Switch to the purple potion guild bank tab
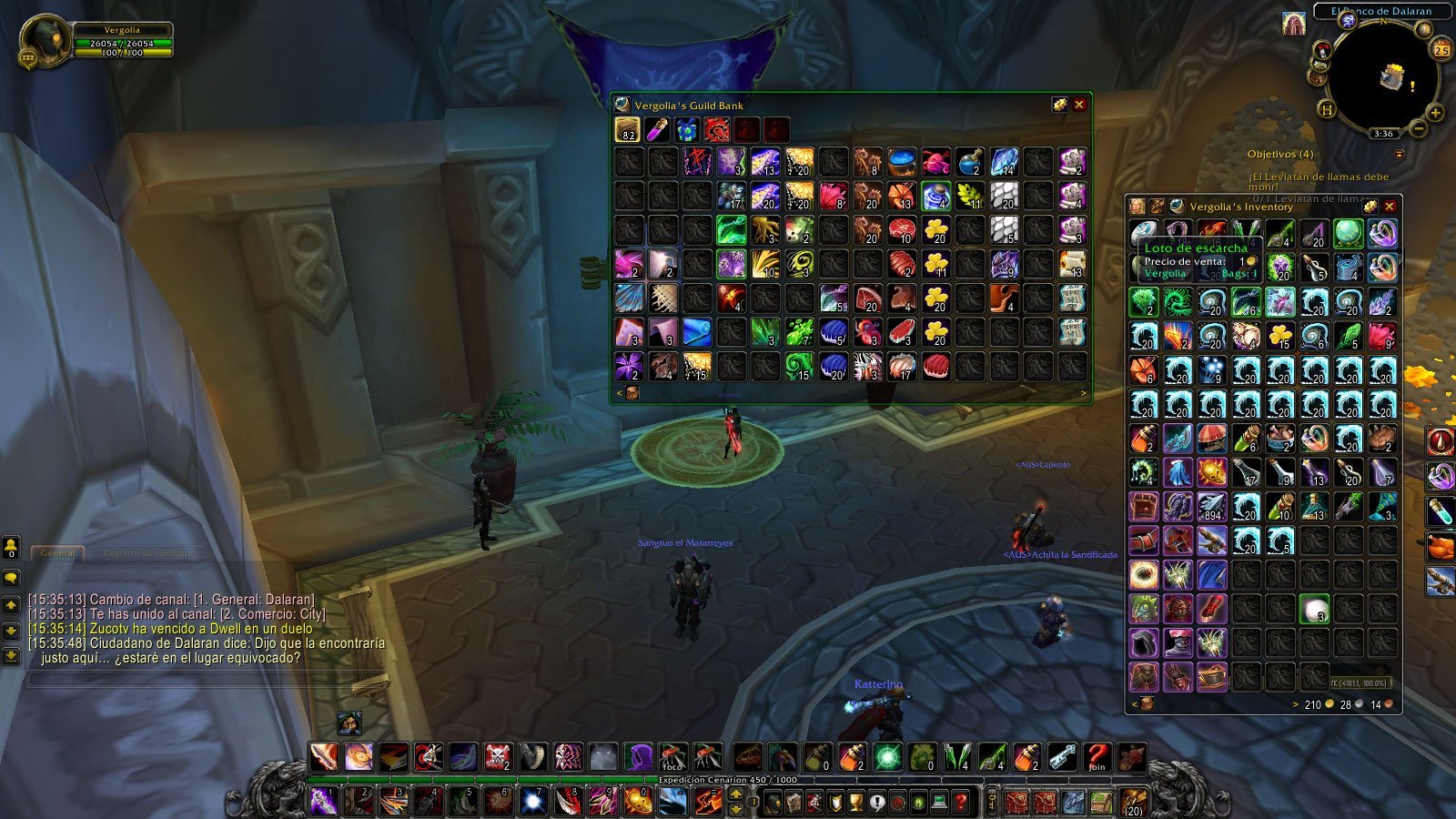 pyautogui.click(x=657, y=130)
